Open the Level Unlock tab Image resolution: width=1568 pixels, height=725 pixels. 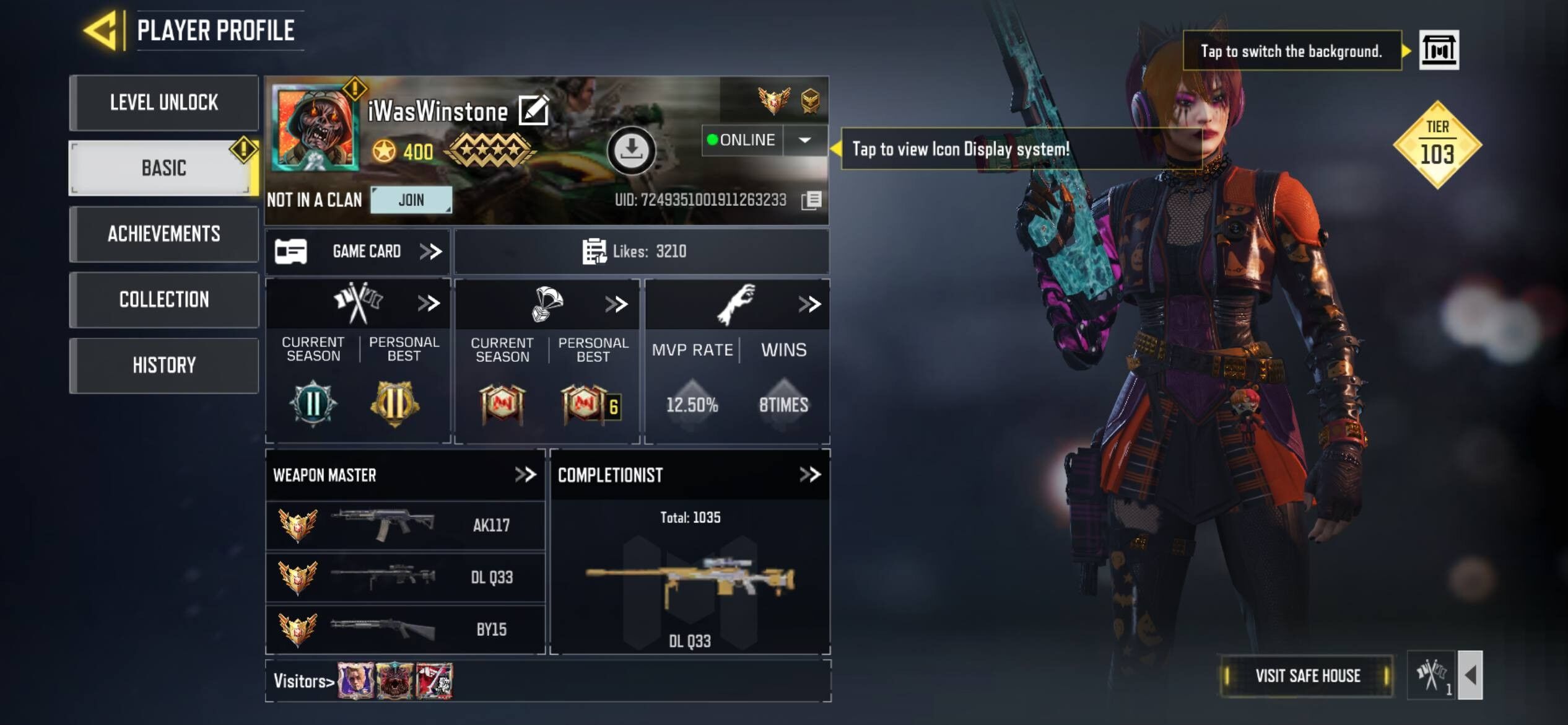164,102
